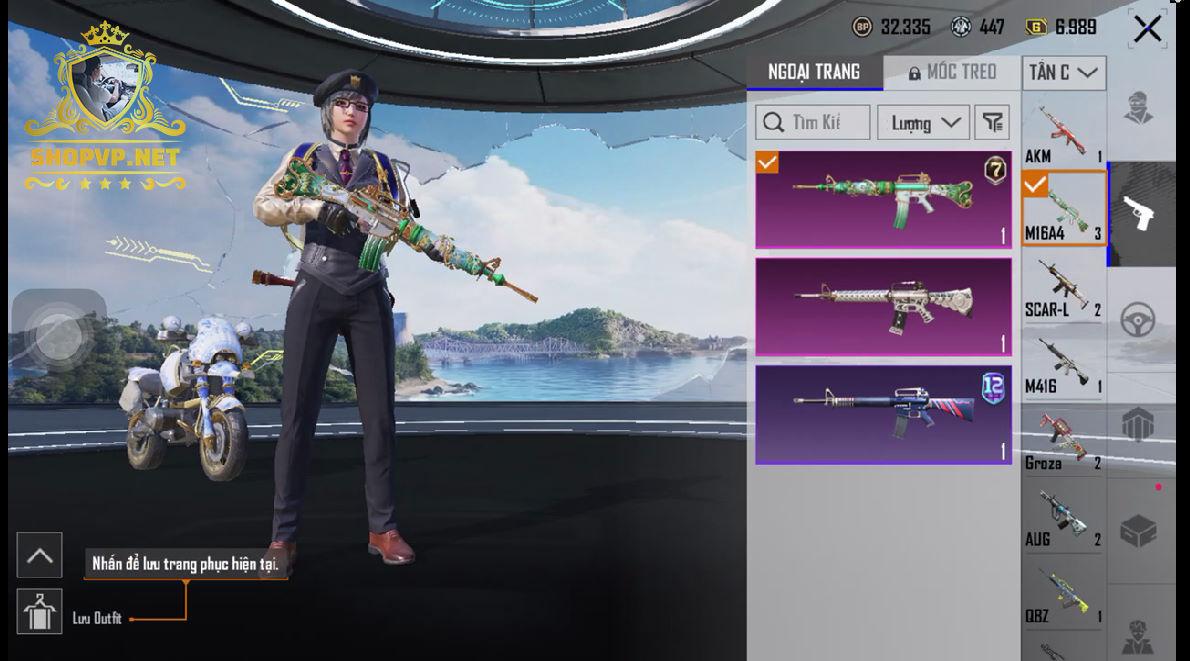This screenshot has height=661, width=1190.
Task: Open the skin filter funnel button
Action: 991,123
